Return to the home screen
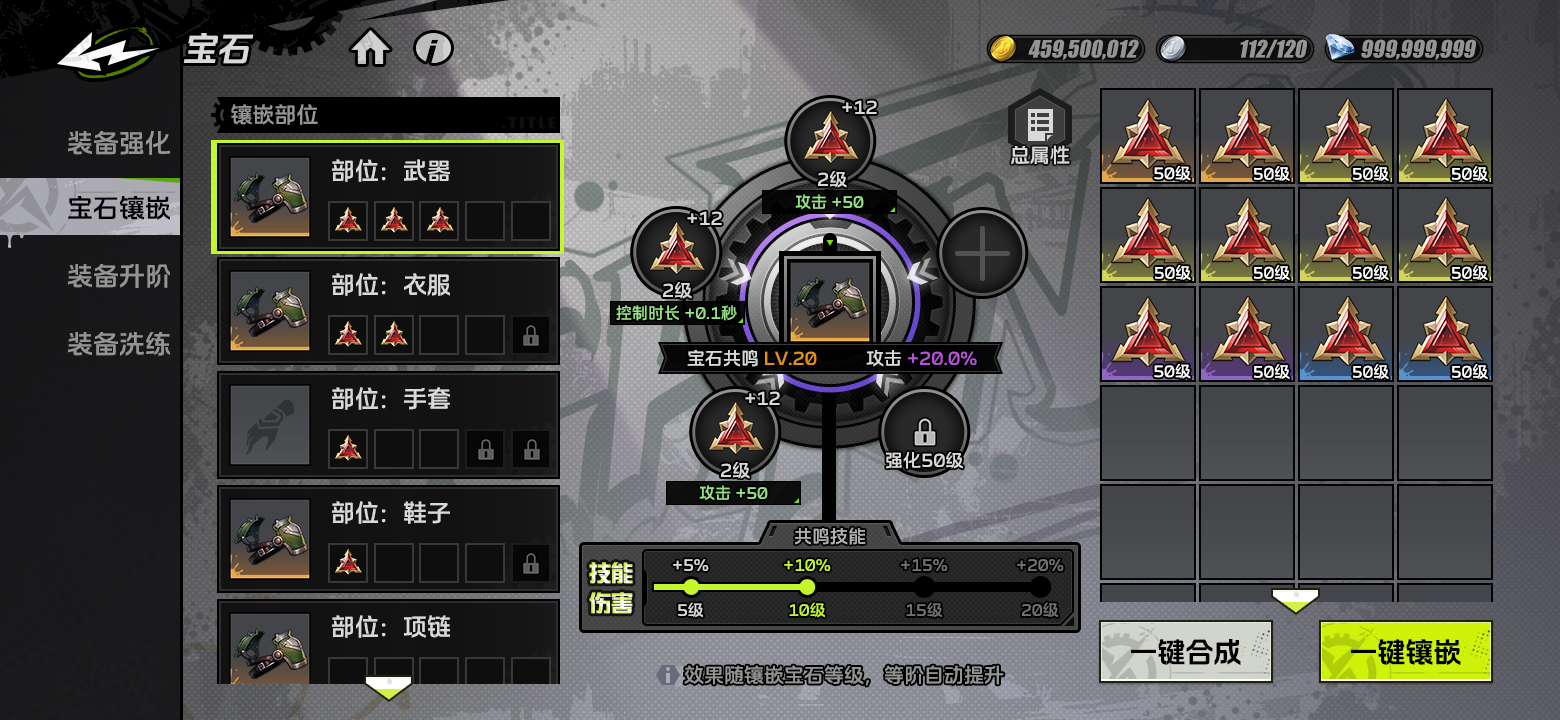The image size is (1560, 720). pyautogui.click(x=369, y=48)
